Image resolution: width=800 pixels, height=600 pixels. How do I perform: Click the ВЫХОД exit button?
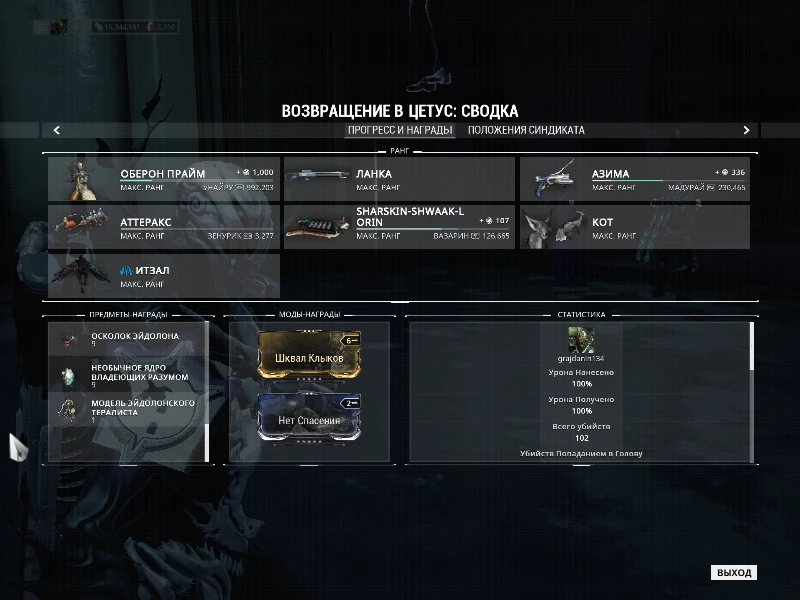(733, 573)
